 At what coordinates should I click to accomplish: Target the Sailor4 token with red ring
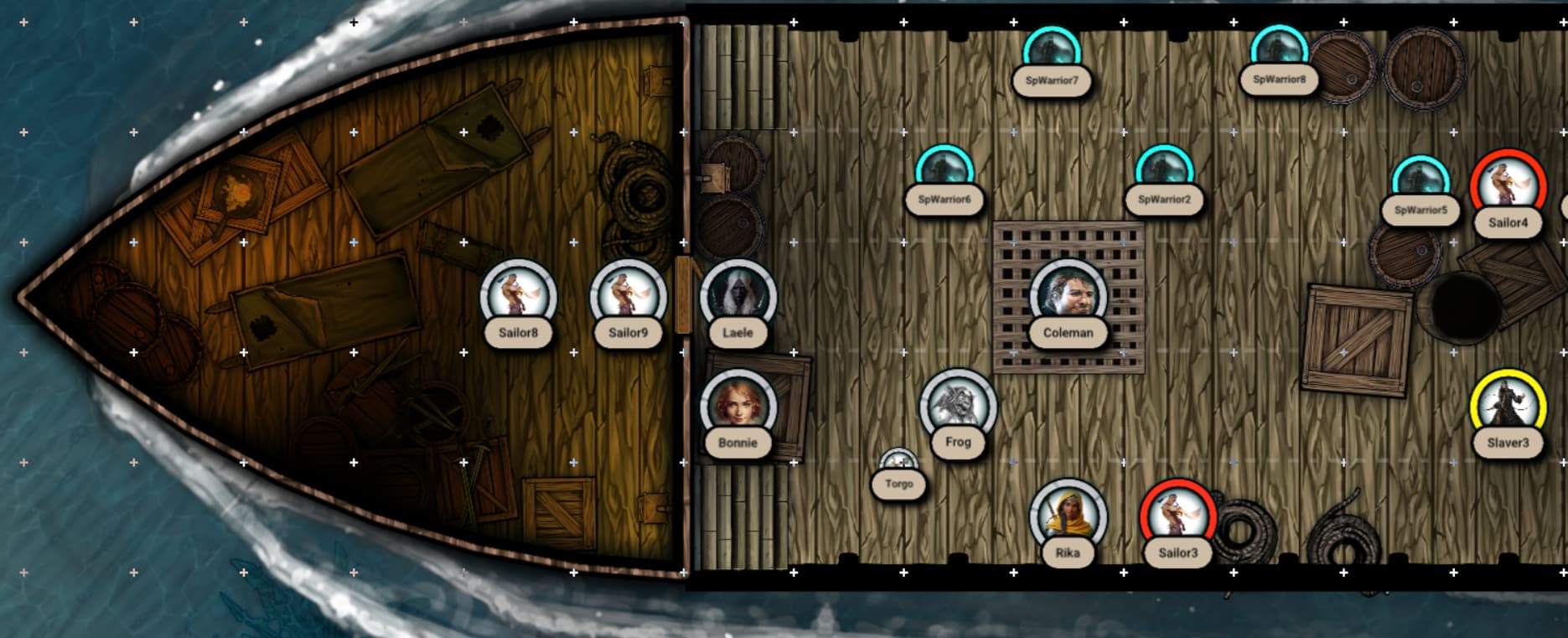click(1508, 187)
